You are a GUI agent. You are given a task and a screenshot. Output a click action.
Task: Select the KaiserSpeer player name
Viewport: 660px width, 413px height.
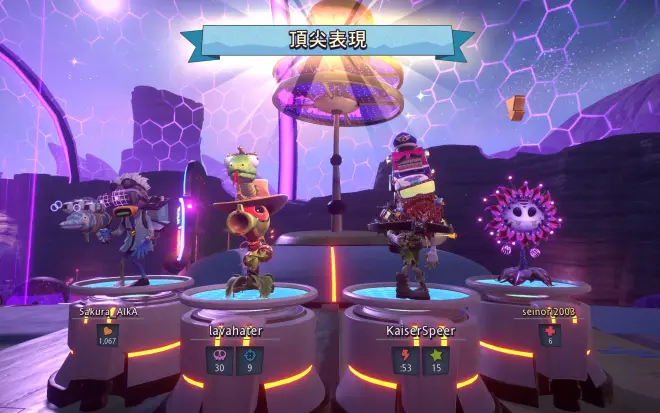click(x=421, y=330)
